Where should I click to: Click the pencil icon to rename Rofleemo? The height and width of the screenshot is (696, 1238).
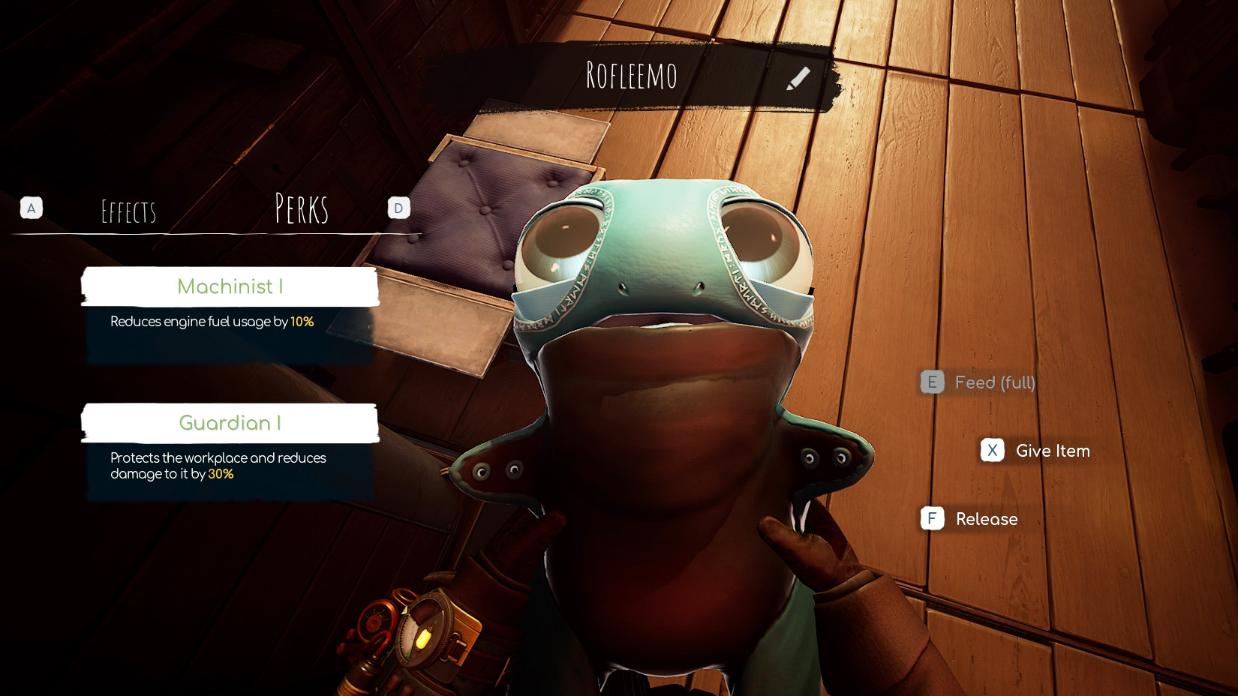(797, 78)
